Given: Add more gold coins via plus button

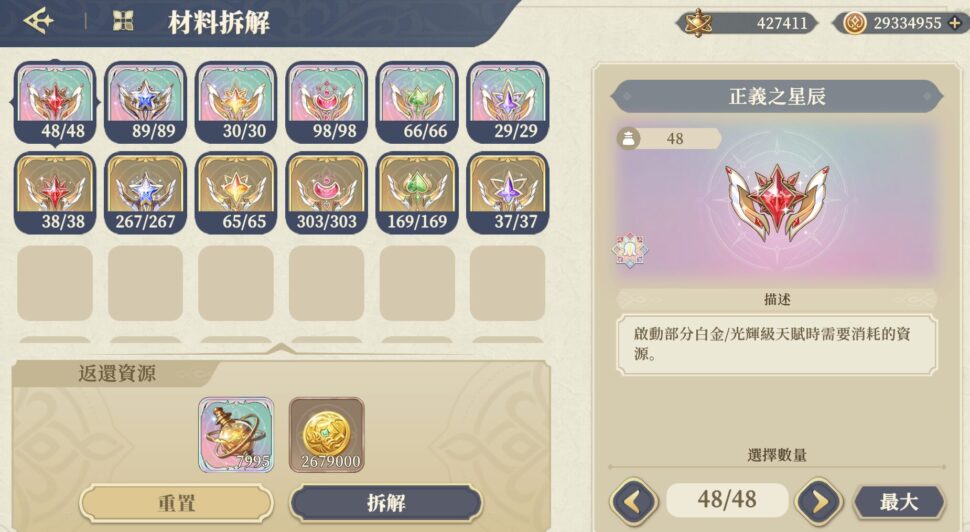Looking at the screenshot, I should [x=954, y=23].
